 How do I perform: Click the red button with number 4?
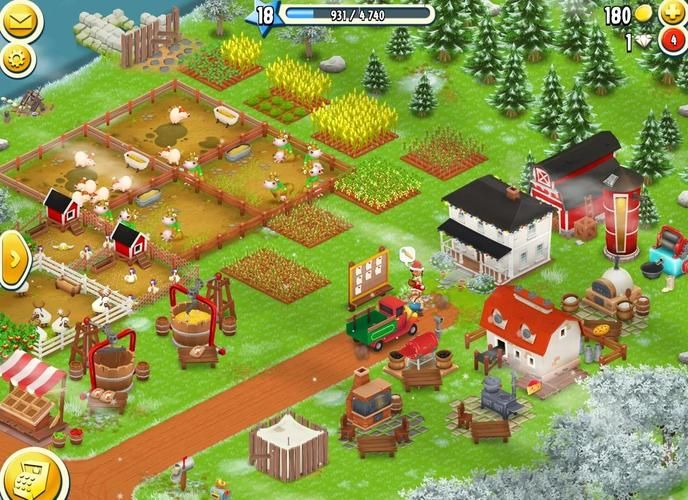point(670,42)
